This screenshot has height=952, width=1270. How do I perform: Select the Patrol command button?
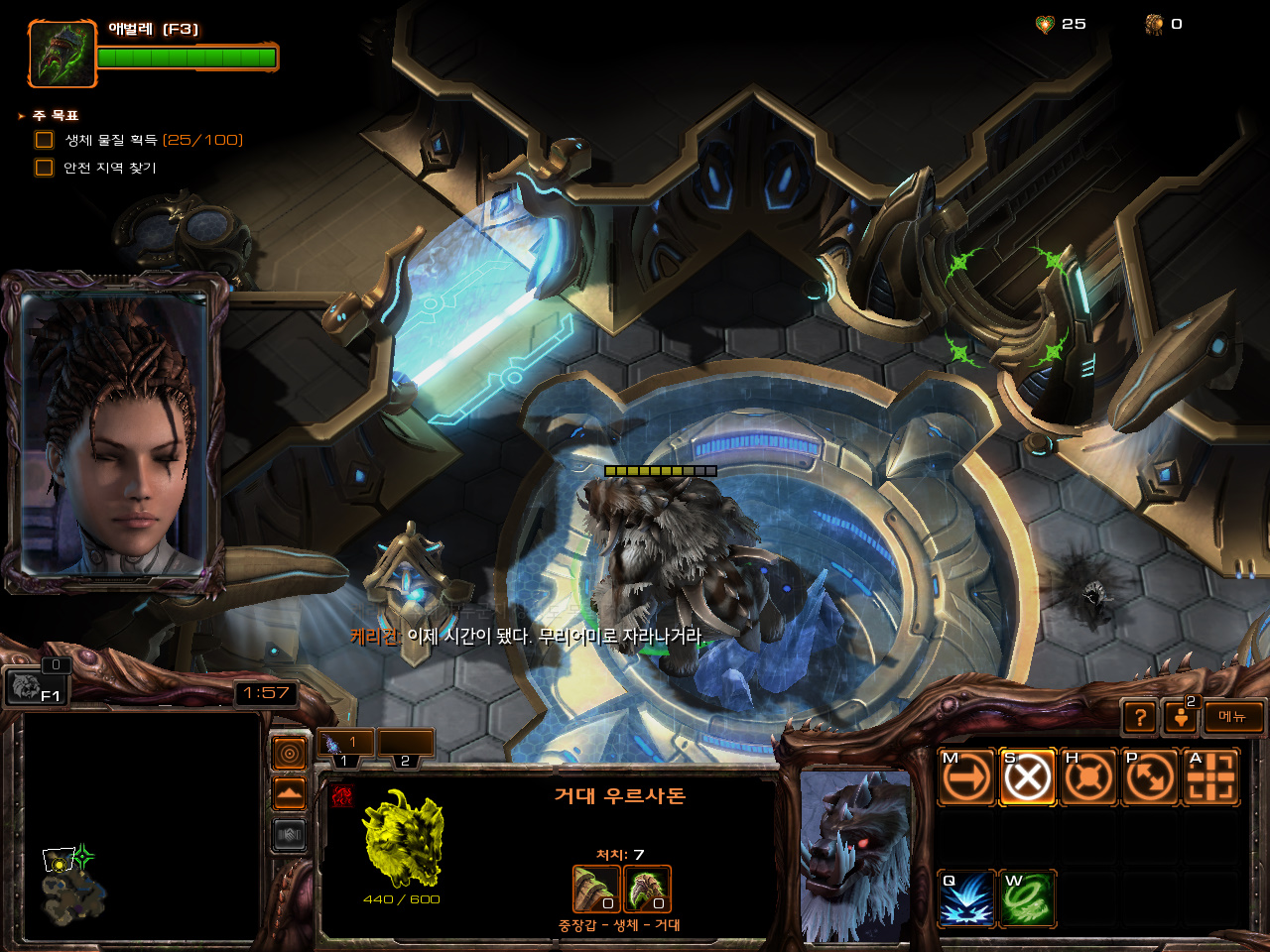click(1150, 776)
